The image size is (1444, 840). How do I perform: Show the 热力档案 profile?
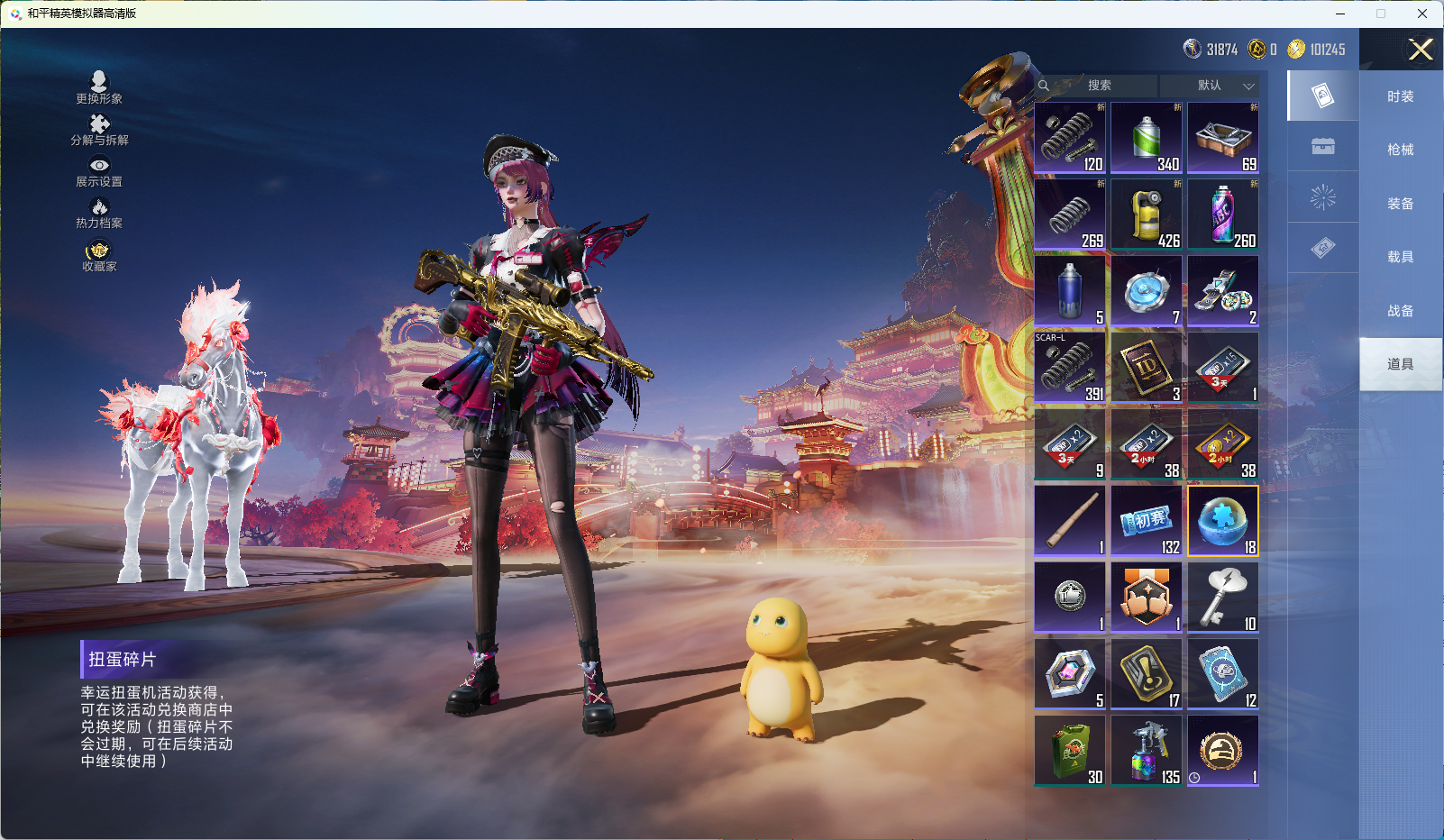pos(99,213)
